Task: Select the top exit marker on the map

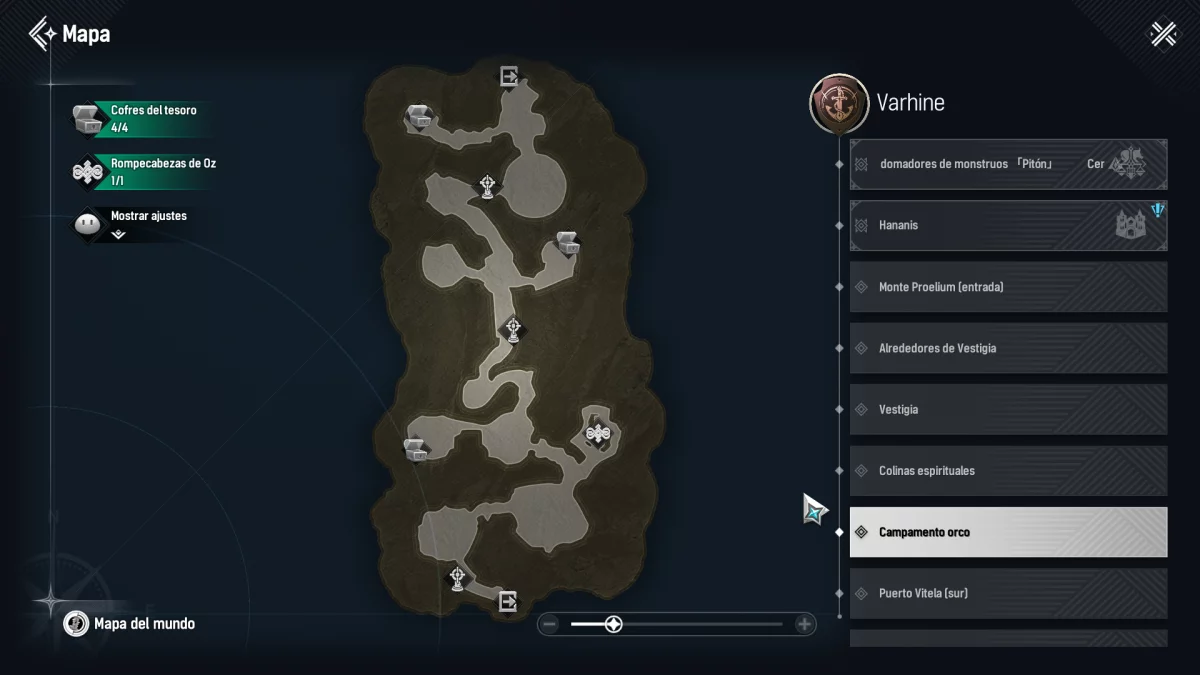Action: coord(509,76)
